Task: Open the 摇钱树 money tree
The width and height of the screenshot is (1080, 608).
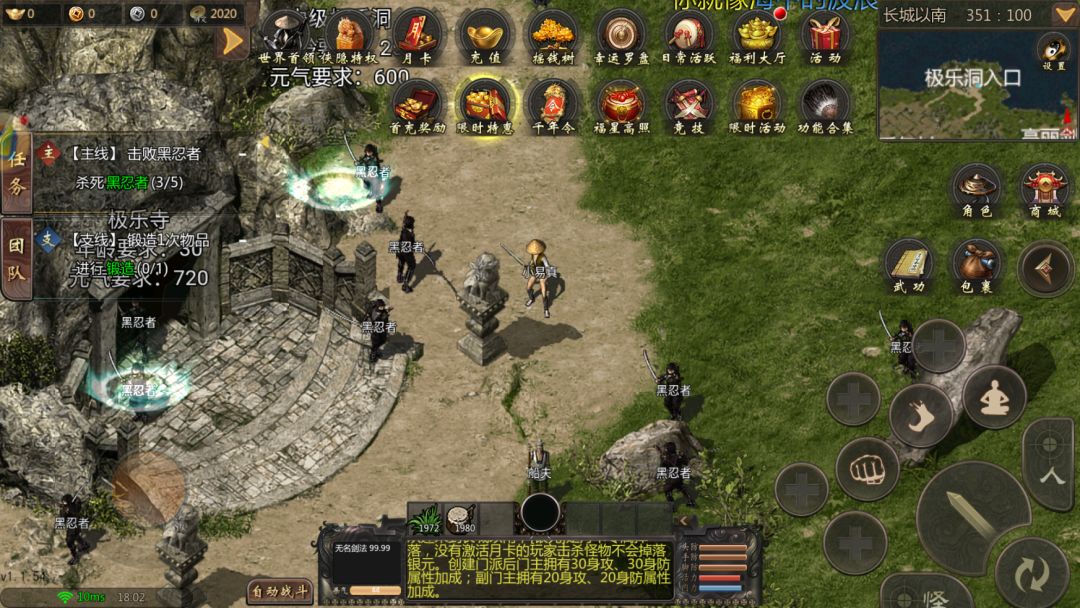Action: pos(553,35)
